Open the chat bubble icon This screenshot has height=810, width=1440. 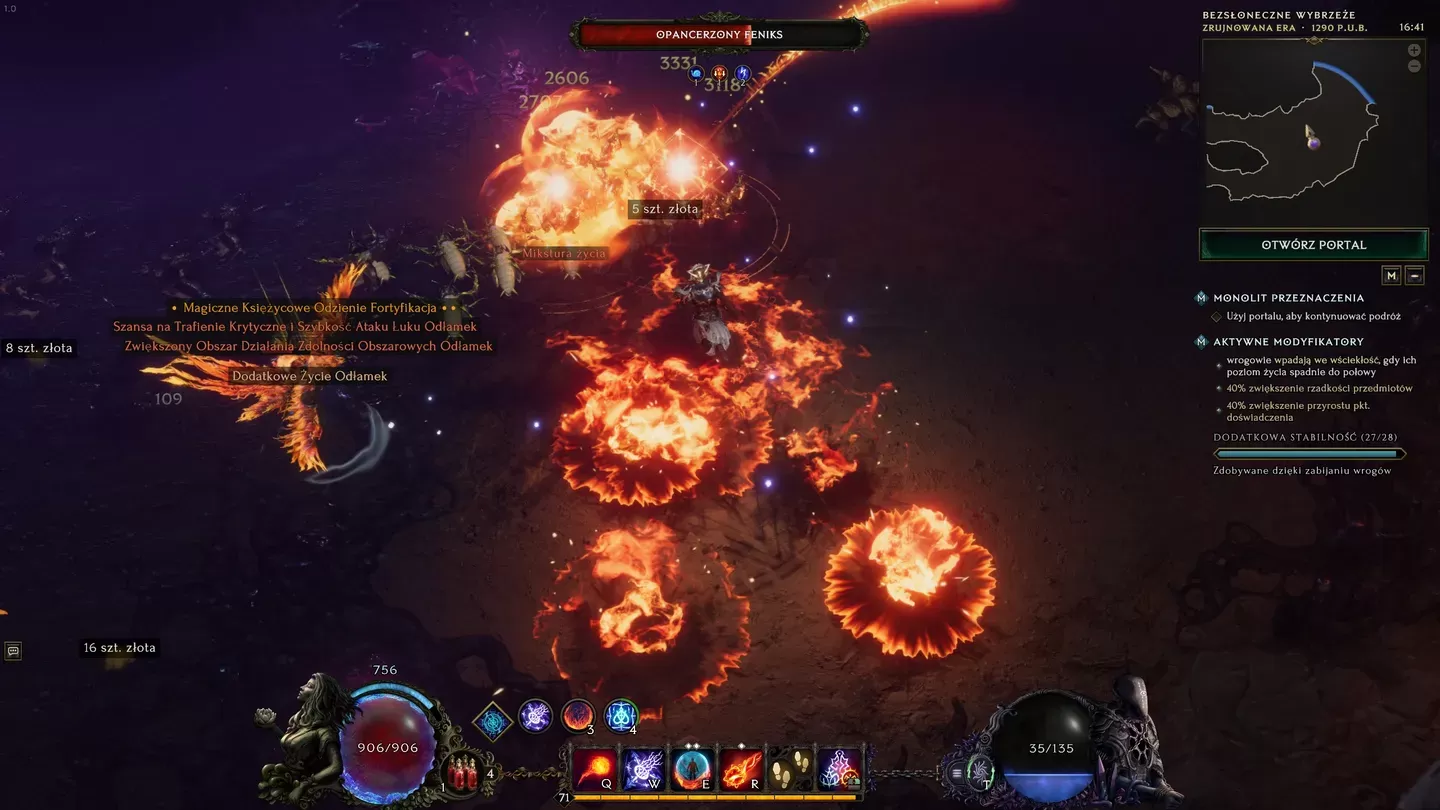coord(13,651)
